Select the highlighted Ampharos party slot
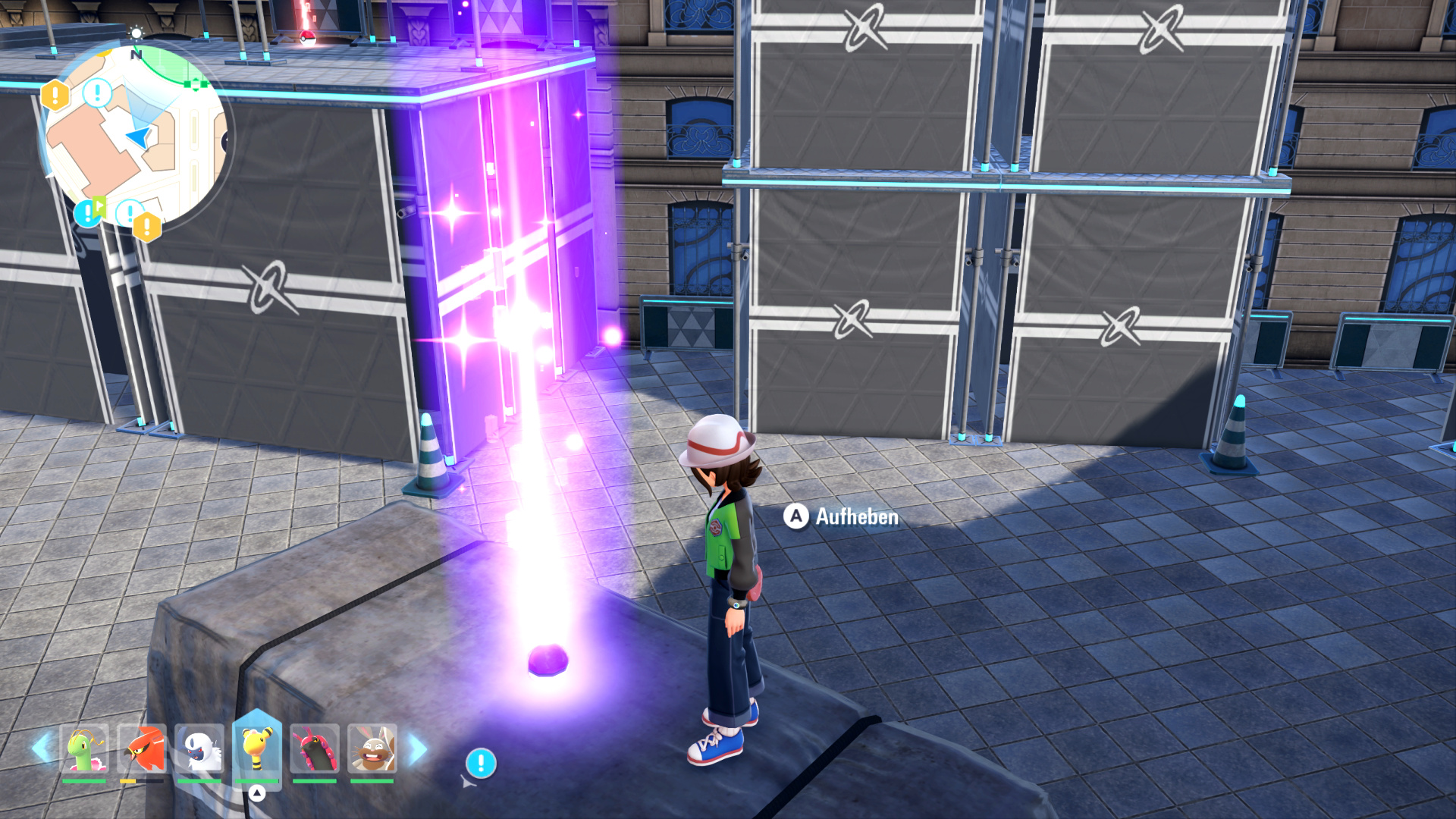 pyautogui.click(x=257, y=747)
